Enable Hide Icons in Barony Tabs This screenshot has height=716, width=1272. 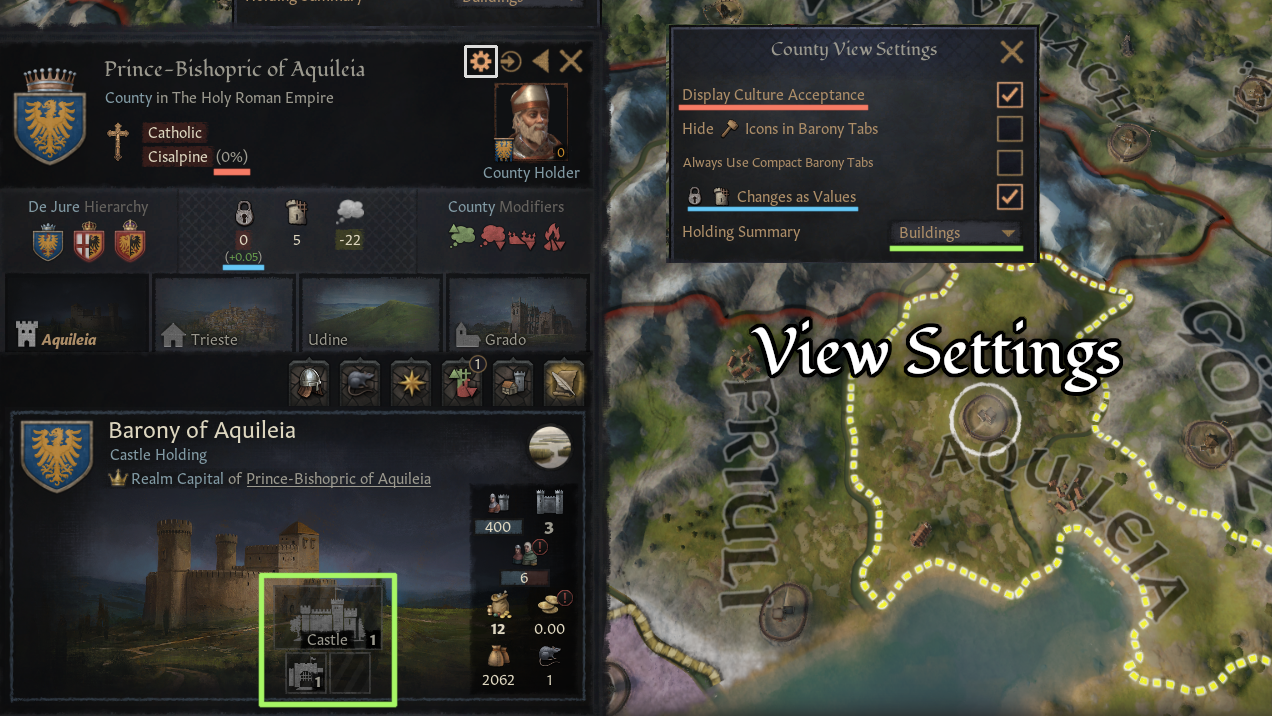tap(1010, 129)
